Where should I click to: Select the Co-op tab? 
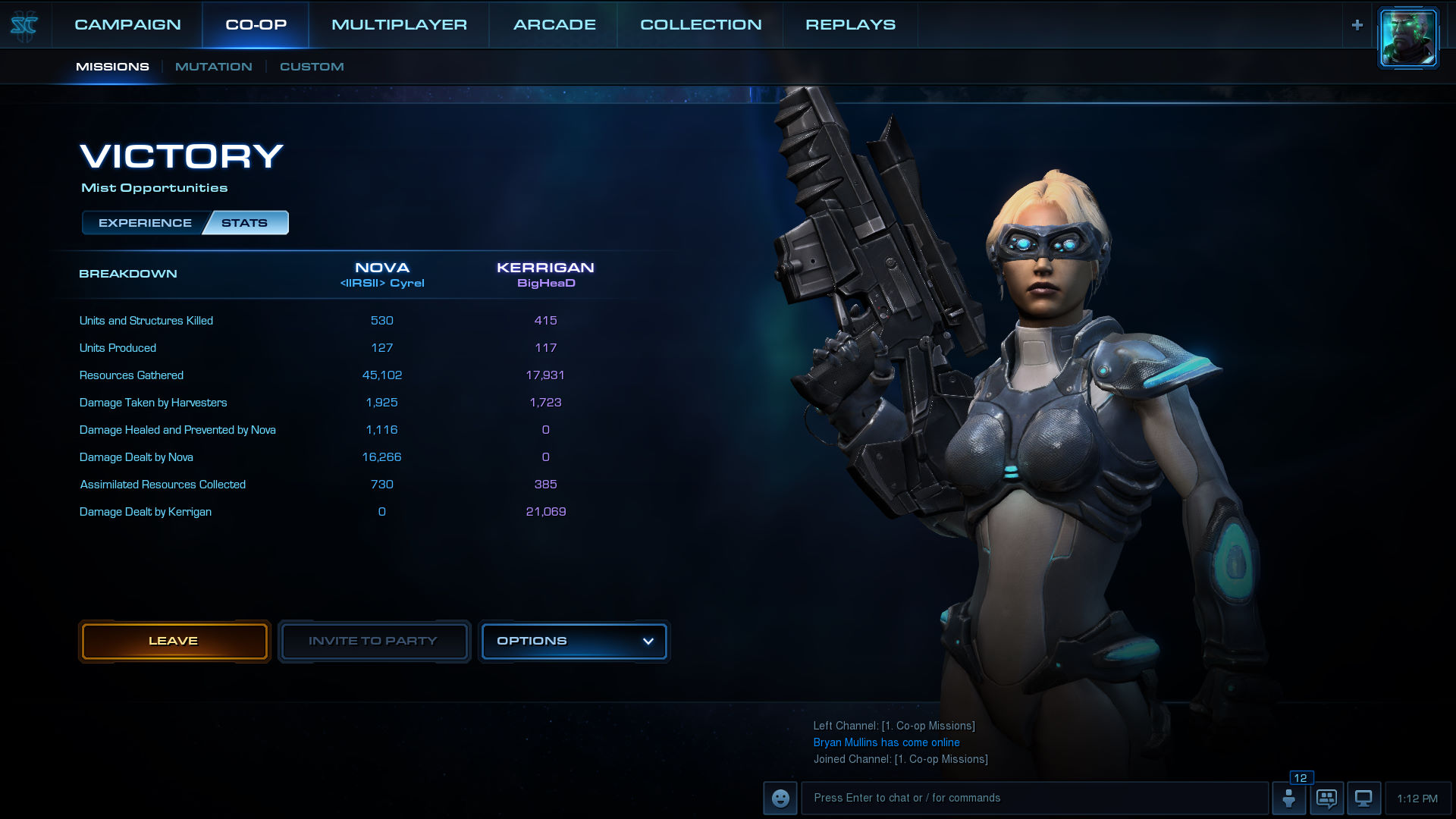256,24
